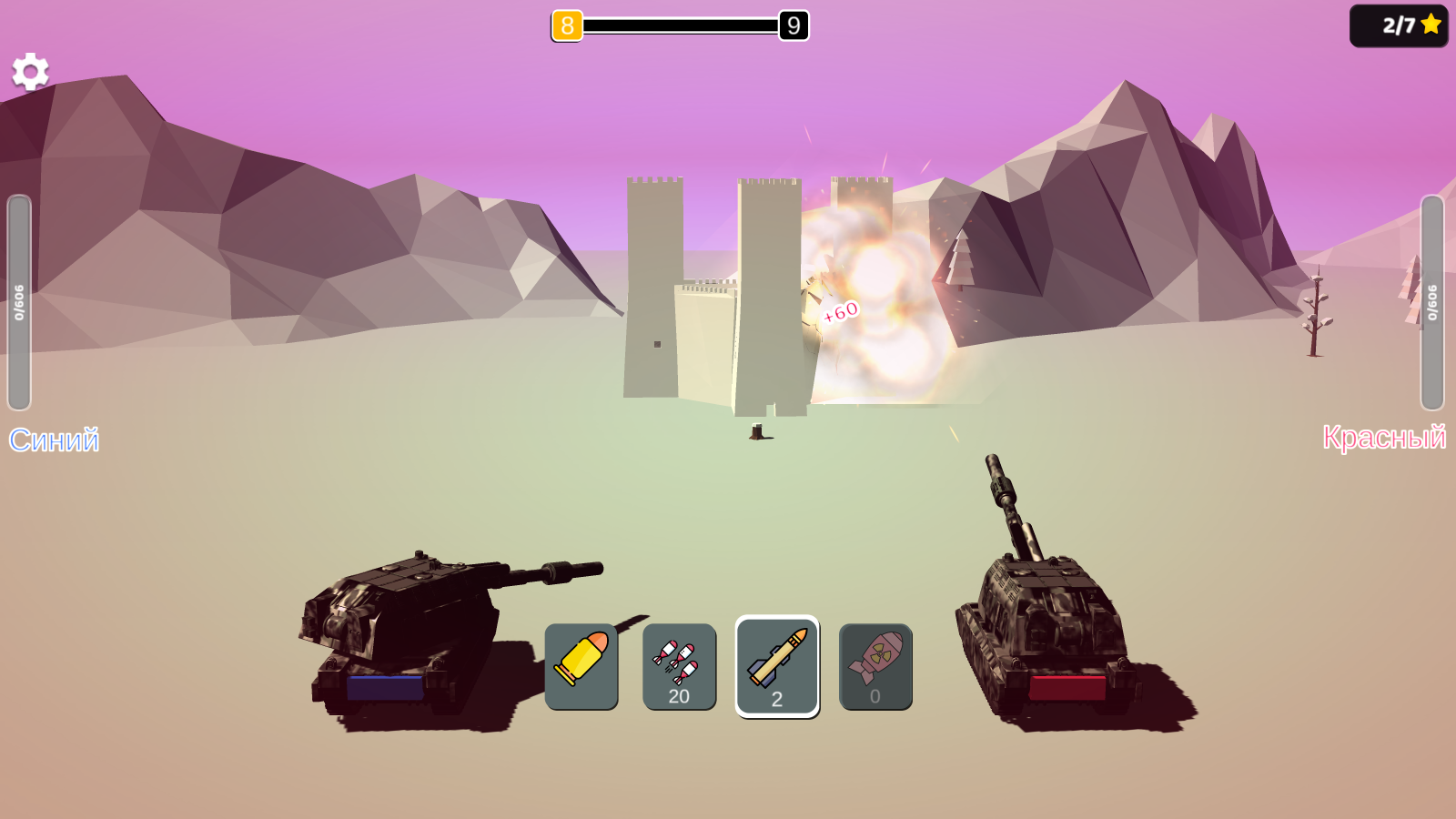Image resolution: width=1456 pixels, height=819 pixels.
Task: Open the settings gear icon
Action: click(30, 71)
